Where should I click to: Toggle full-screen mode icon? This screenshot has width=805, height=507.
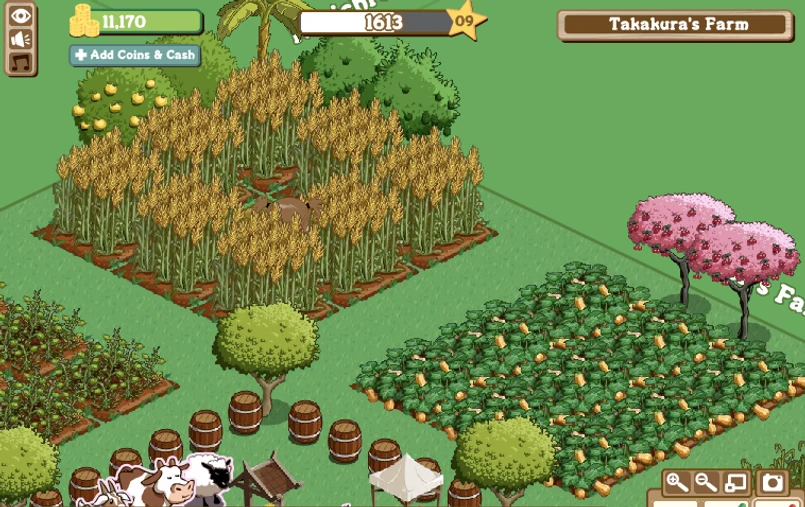point(735,483)
